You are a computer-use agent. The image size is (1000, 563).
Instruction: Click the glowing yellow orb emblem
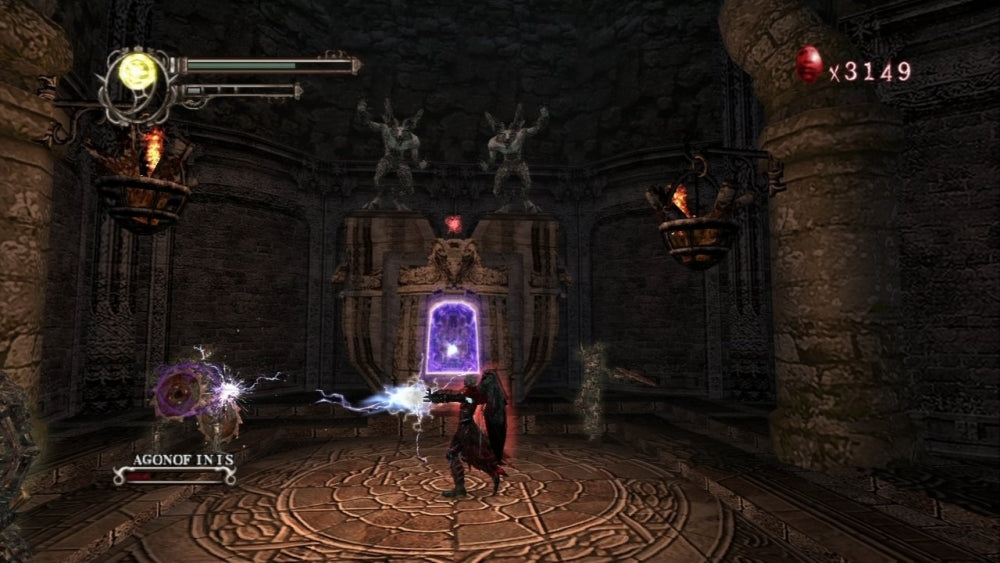(x=135, y=71)
